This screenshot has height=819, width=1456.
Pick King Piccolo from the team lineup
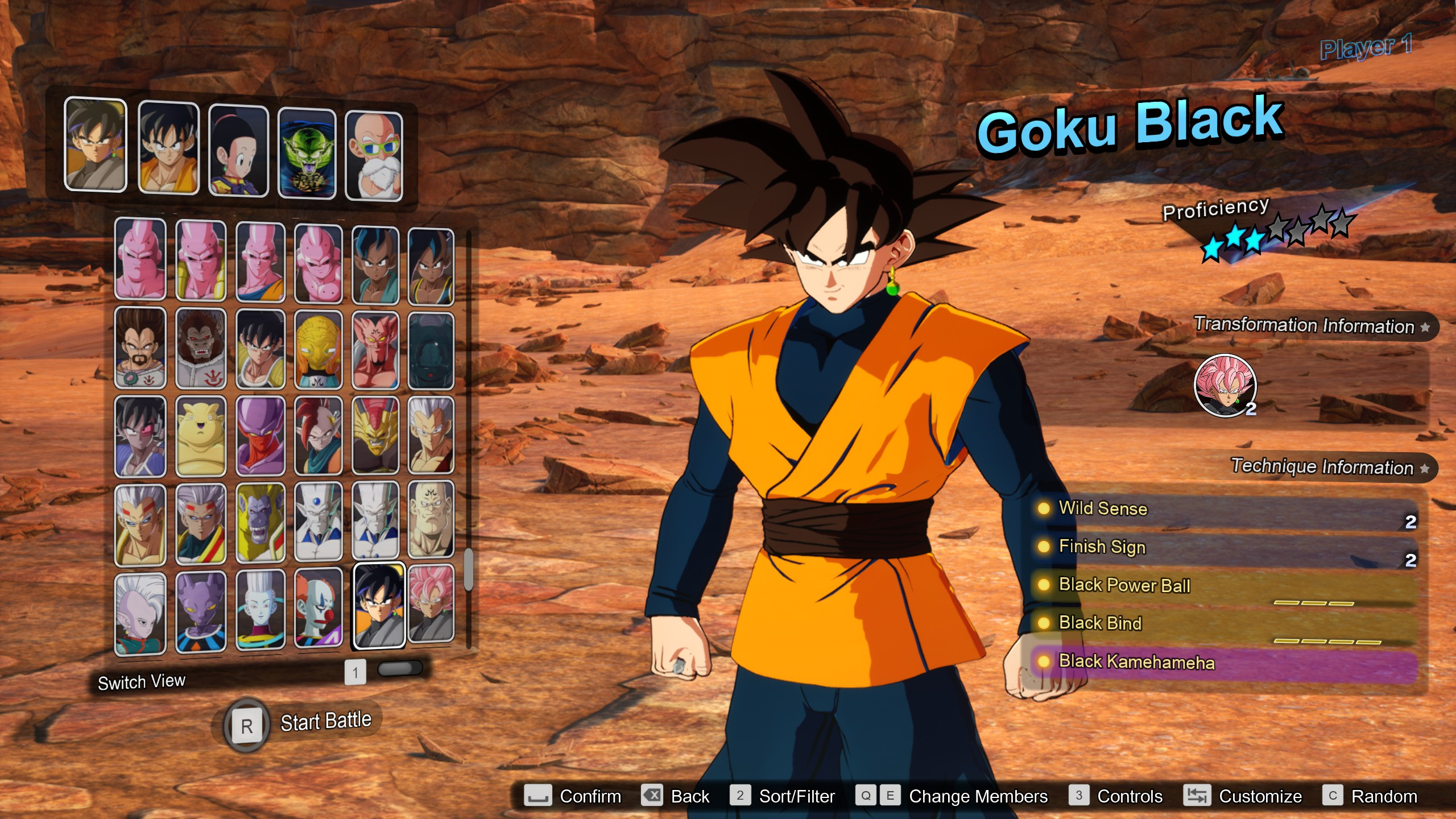[307, 154]
